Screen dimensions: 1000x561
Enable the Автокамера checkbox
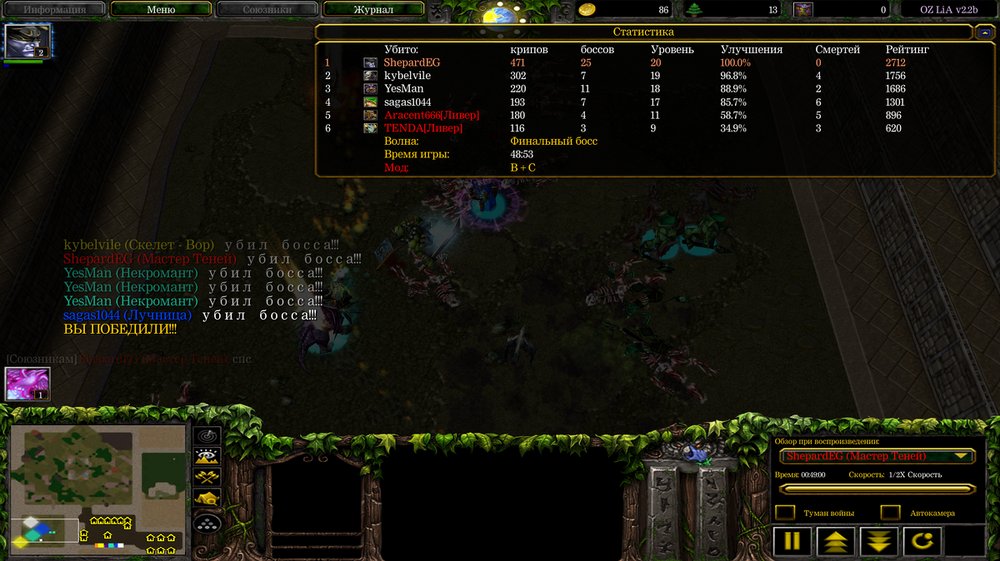click(890, 513)
